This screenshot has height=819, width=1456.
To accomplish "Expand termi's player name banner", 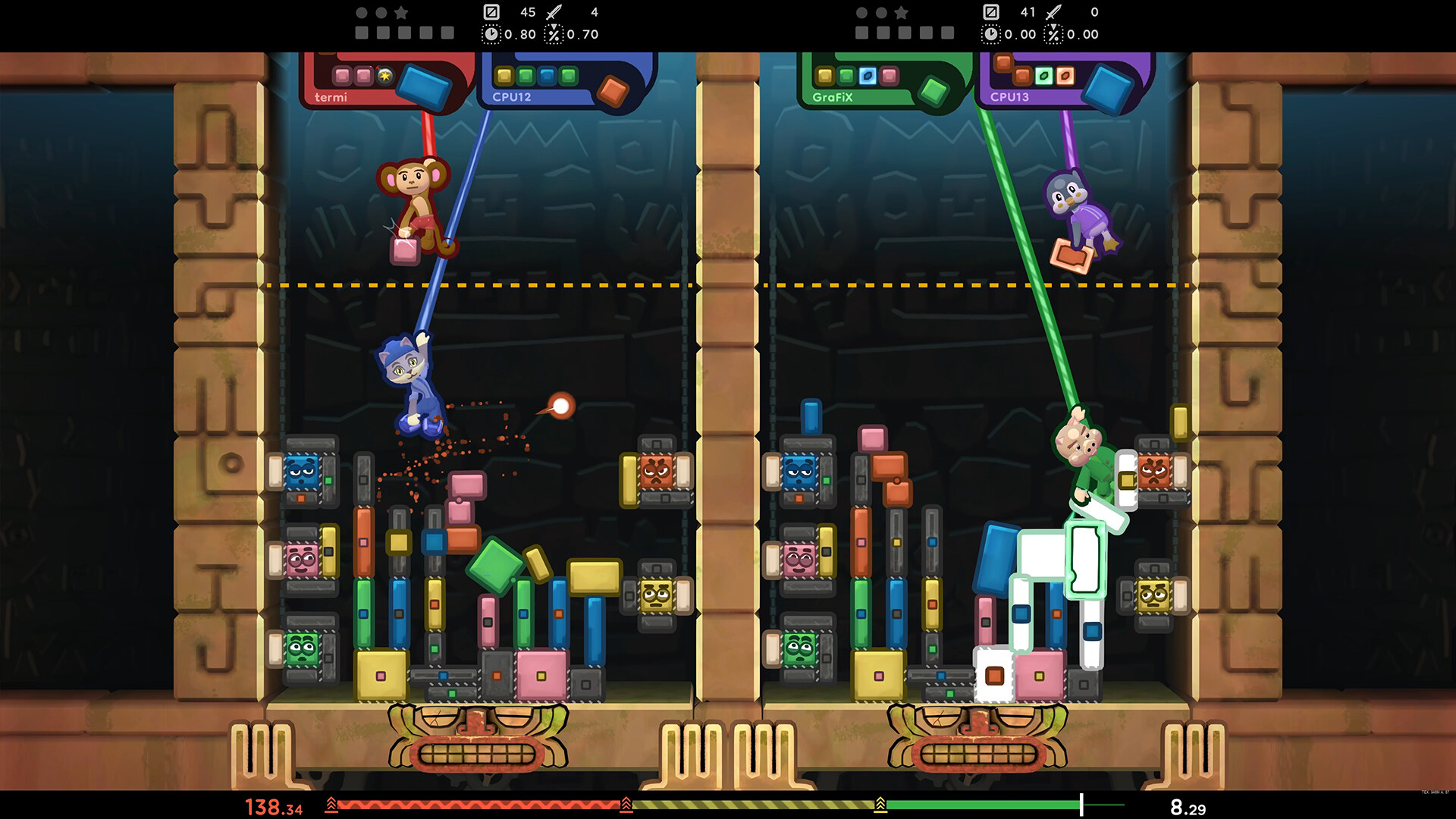I will [x=330, y=98].
